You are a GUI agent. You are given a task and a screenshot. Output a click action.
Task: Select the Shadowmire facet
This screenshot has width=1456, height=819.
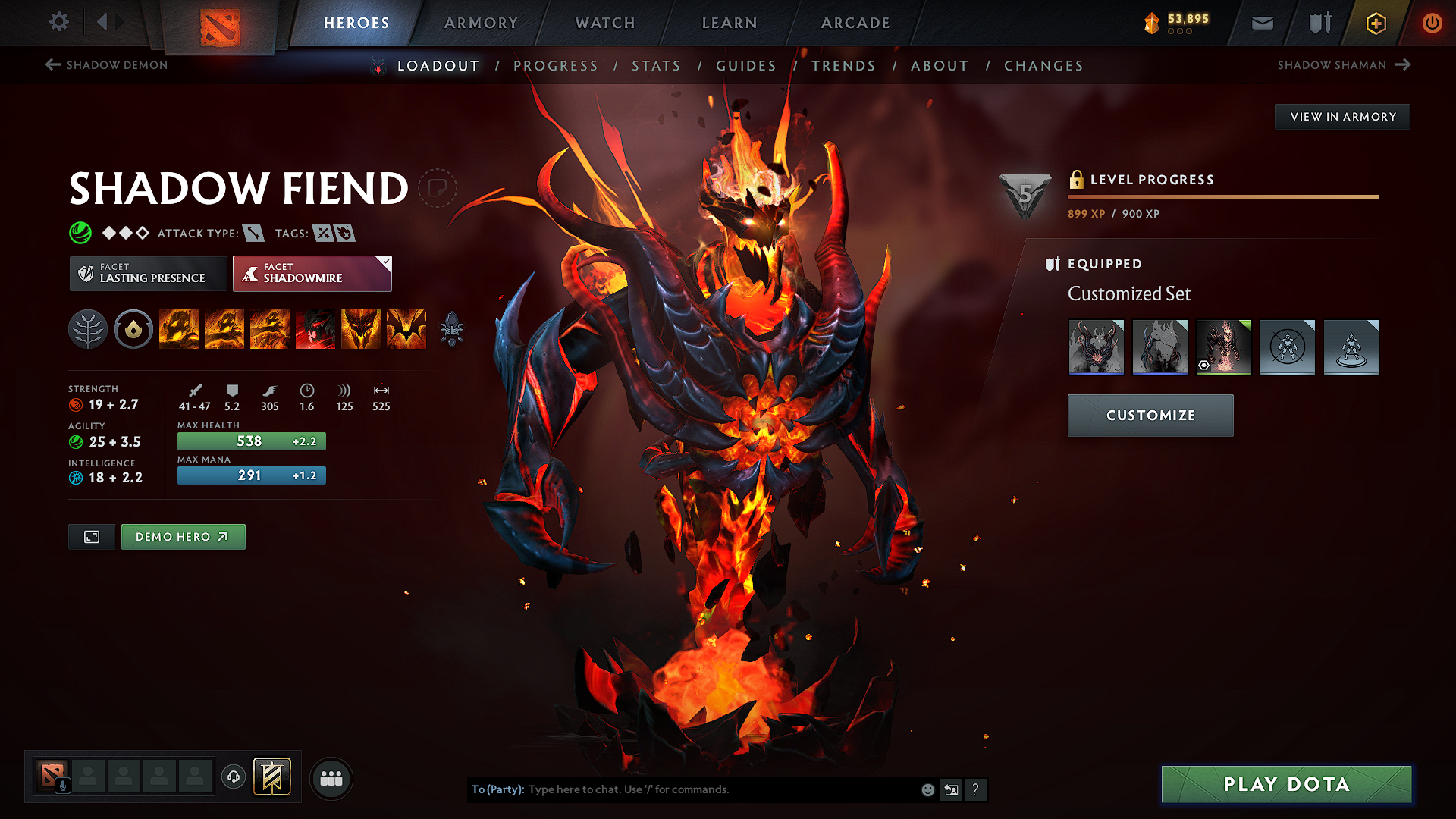312,273
